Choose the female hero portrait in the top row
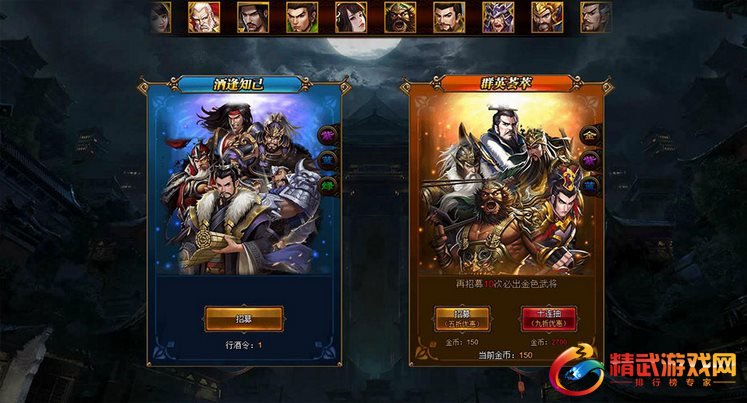 (351, 17)
